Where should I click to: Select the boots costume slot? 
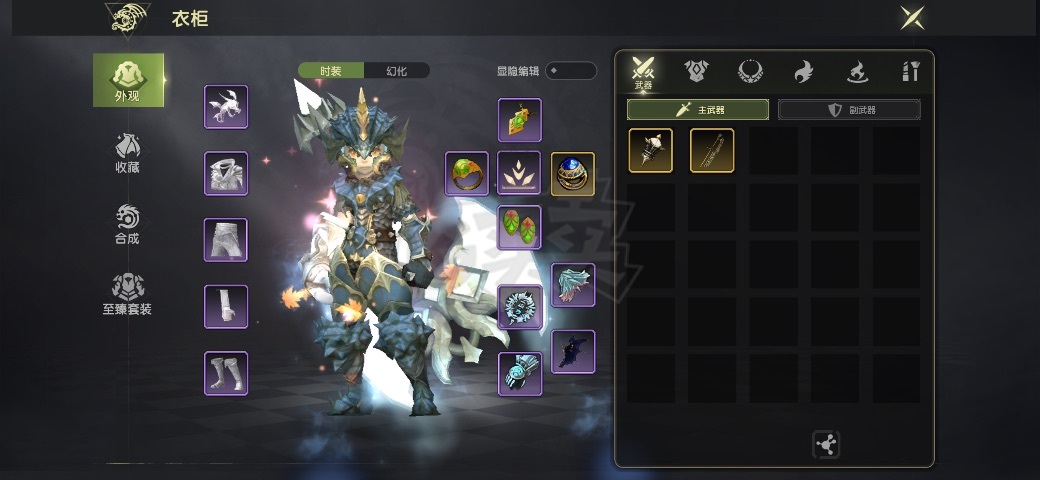pyautogui.click(x=226, y=373)
